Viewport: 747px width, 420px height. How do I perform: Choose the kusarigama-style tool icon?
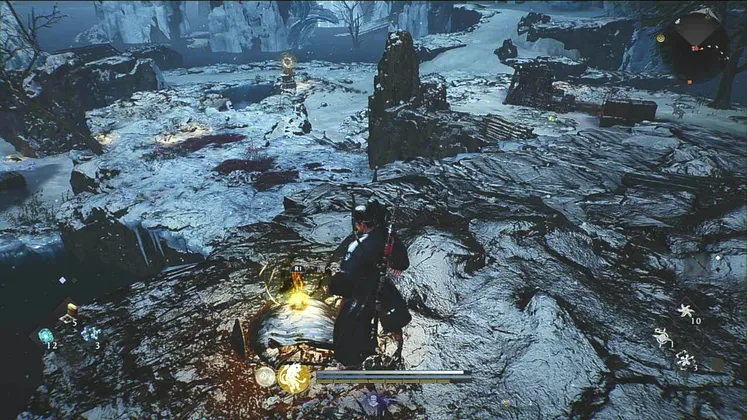tap(662, 337)
